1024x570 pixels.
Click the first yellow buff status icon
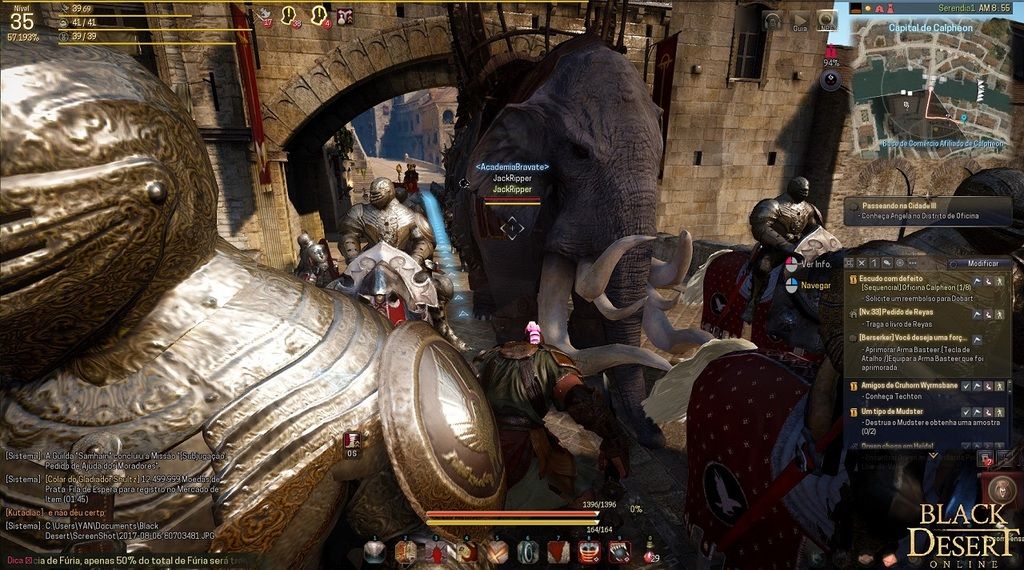click(x=290, y=14)
